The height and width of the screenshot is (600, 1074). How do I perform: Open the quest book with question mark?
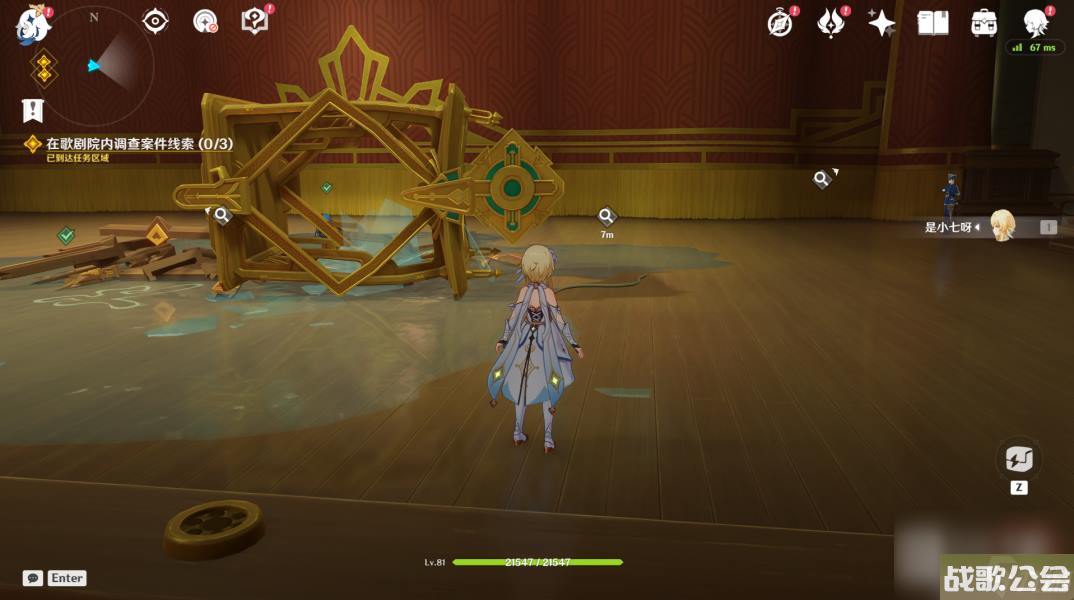click(255, 21)
